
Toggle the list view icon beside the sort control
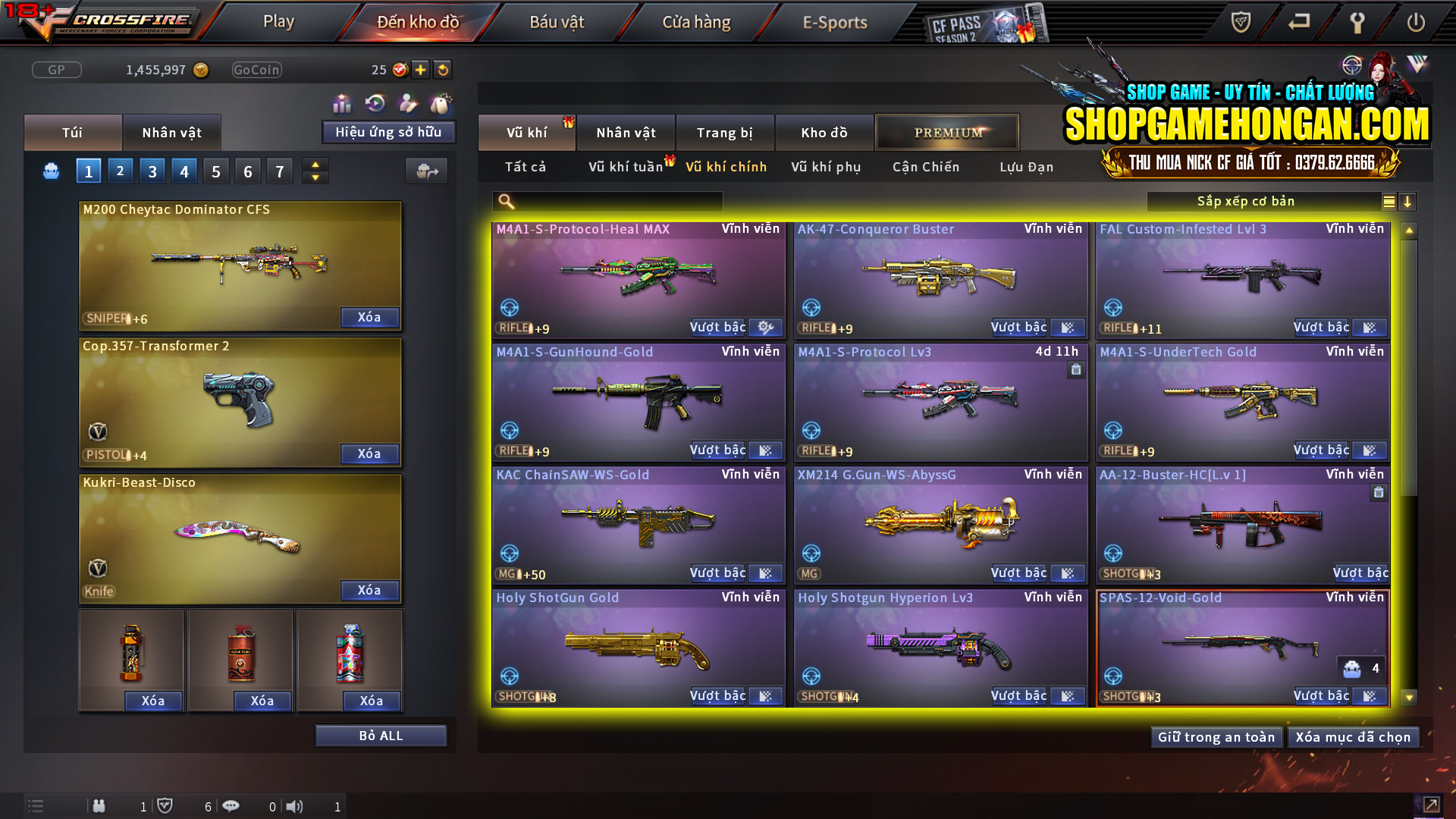click(1389, 201)
